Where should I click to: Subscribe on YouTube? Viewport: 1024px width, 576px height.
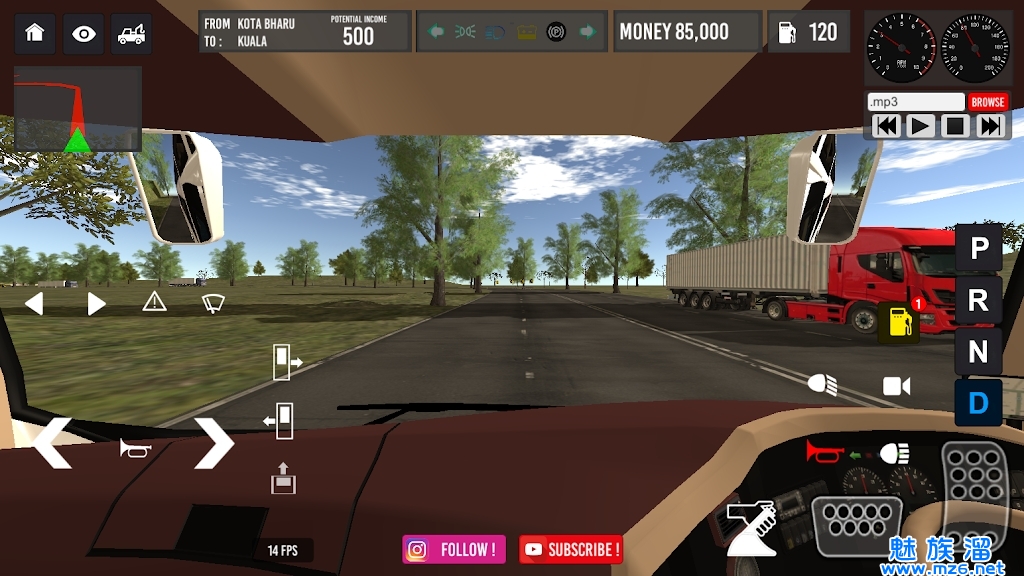[571, 549]
